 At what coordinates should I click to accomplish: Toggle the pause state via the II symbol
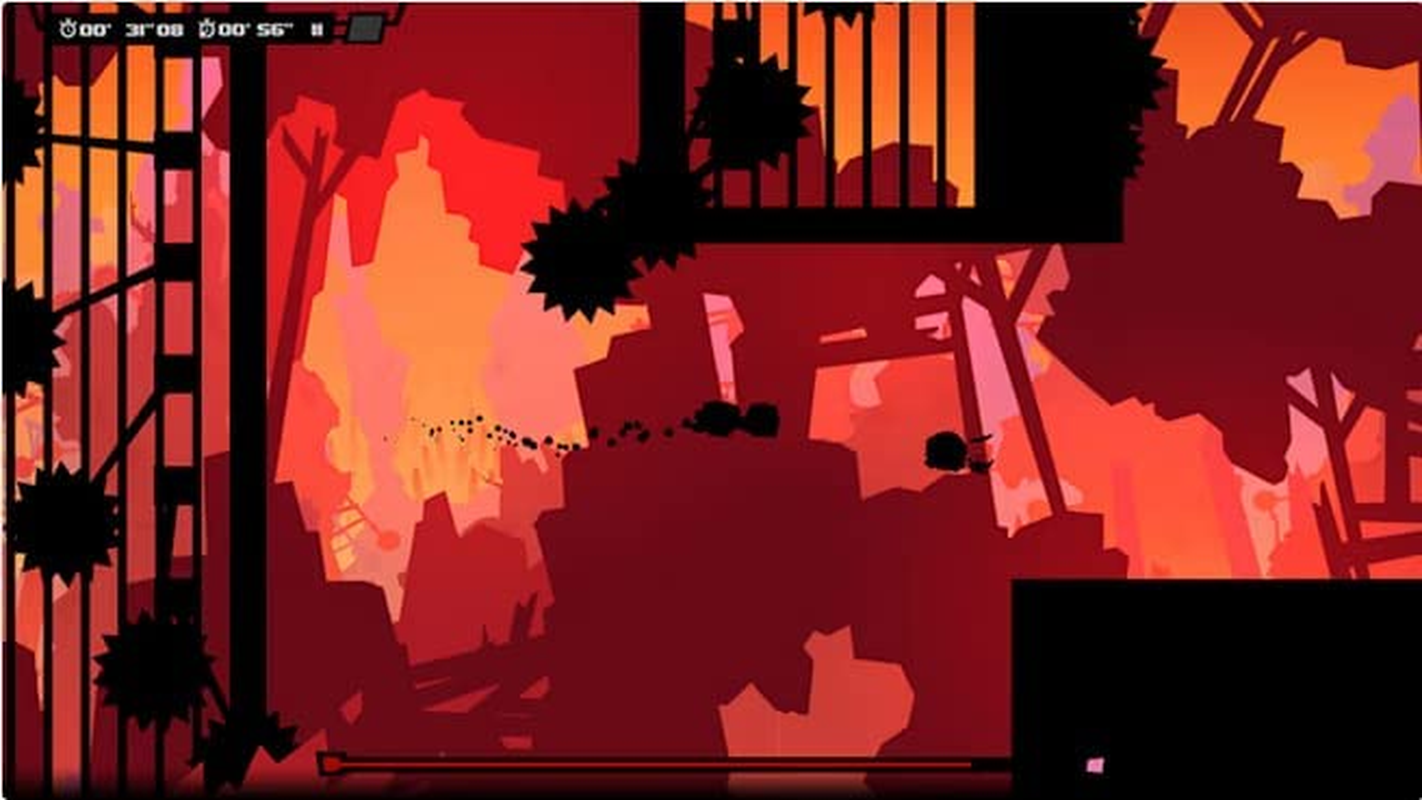tap(315, 30)
